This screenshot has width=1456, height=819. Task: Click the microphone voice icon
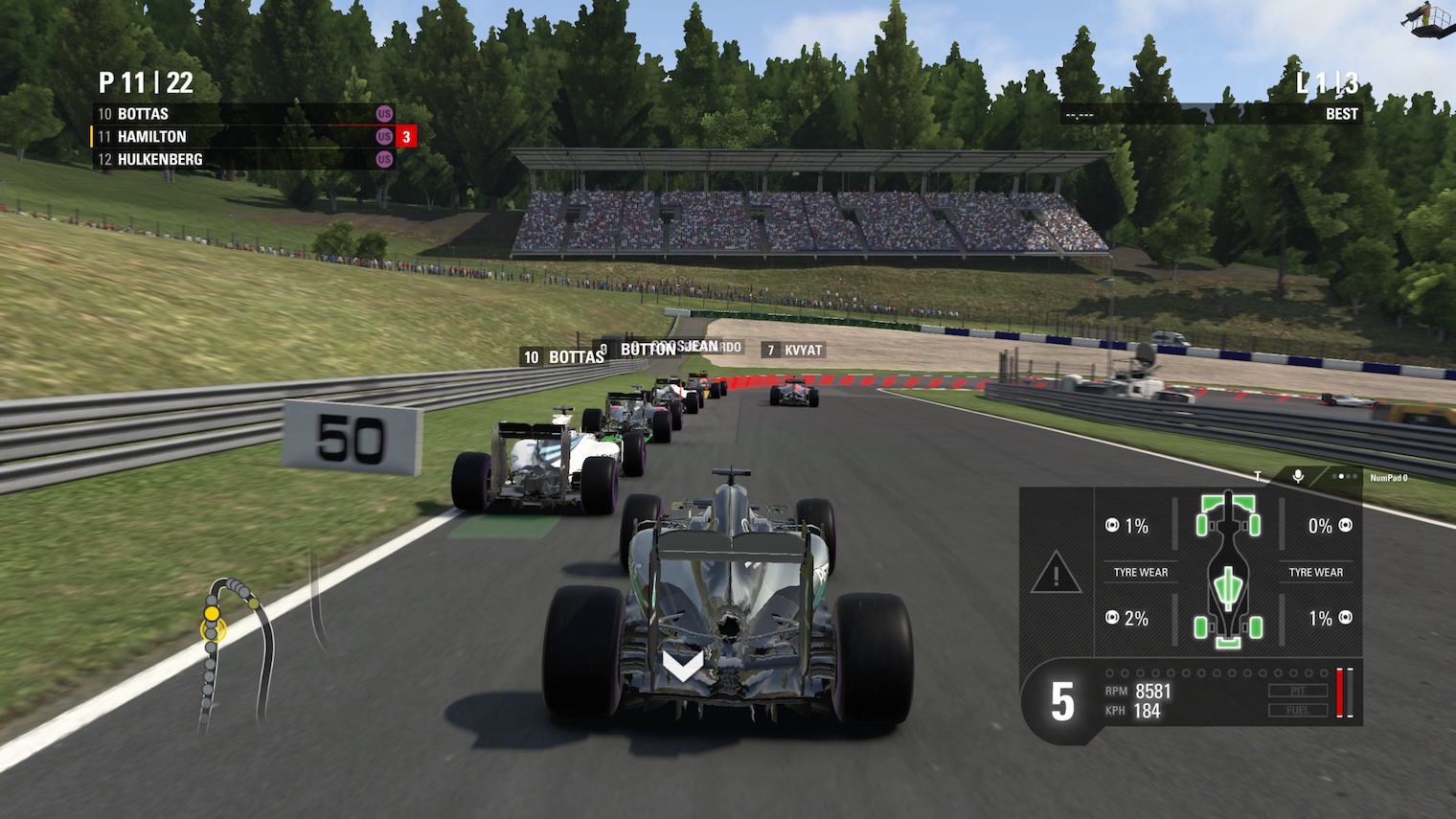pos(1298,476)
